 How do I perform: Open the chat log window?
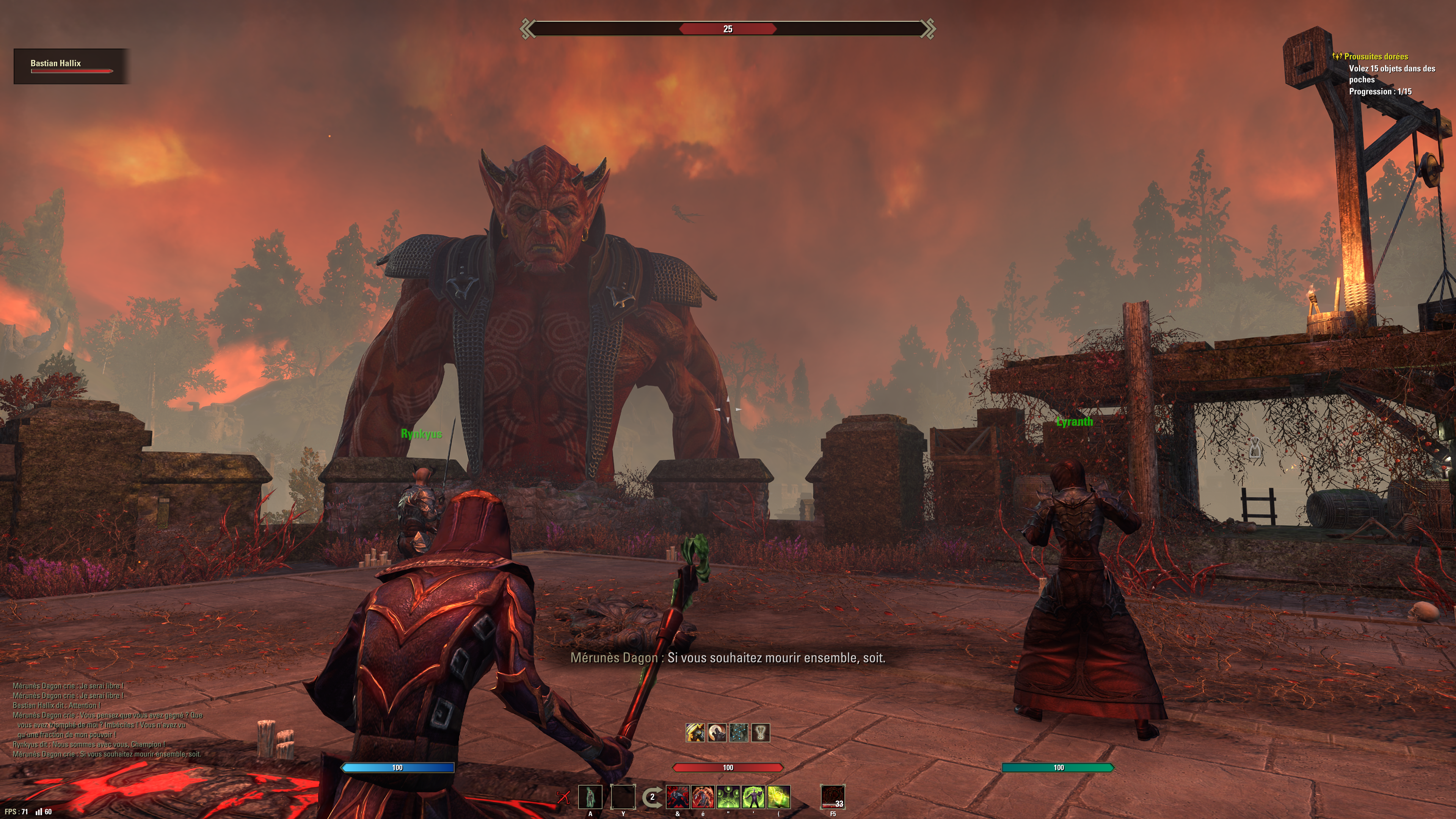coord(107,720)
